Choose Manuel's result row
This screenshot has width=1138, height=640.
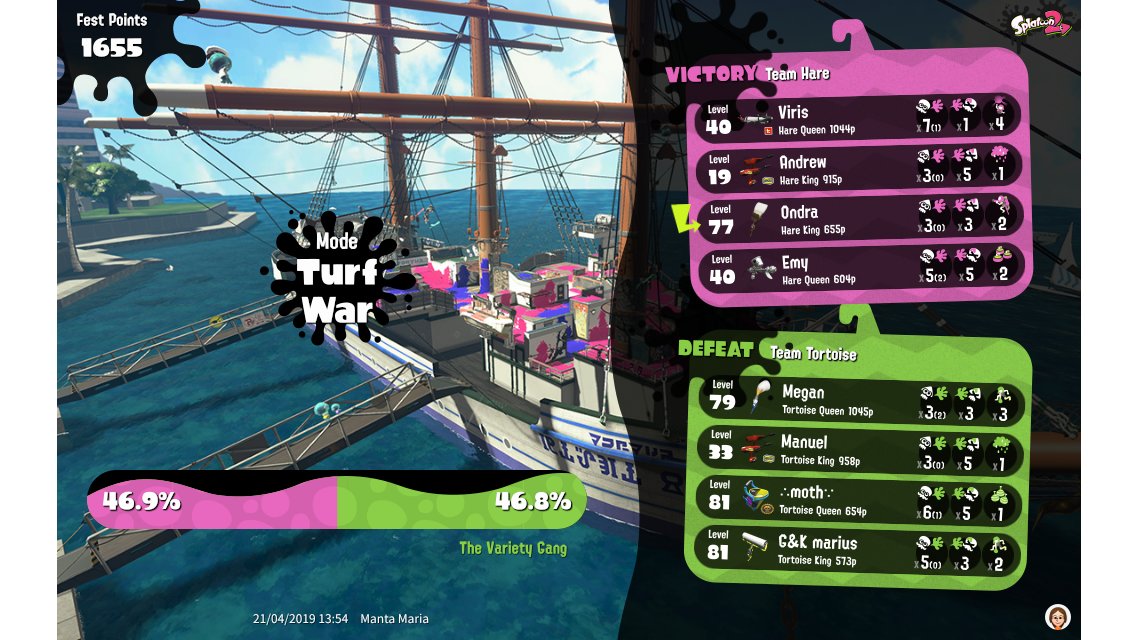tap(858, 449)
